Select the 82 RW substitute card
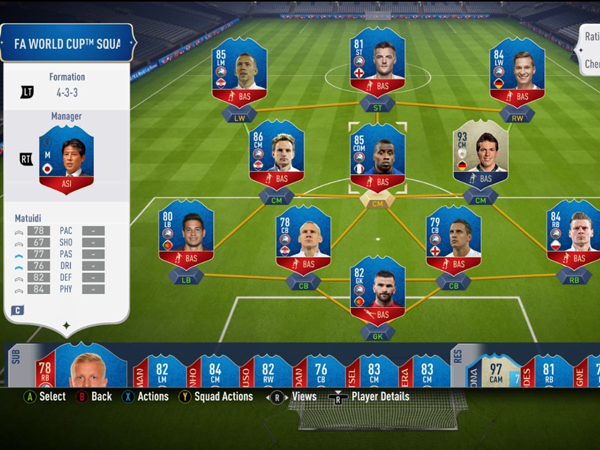The image size is (600, 450). [x=269, y=368]
